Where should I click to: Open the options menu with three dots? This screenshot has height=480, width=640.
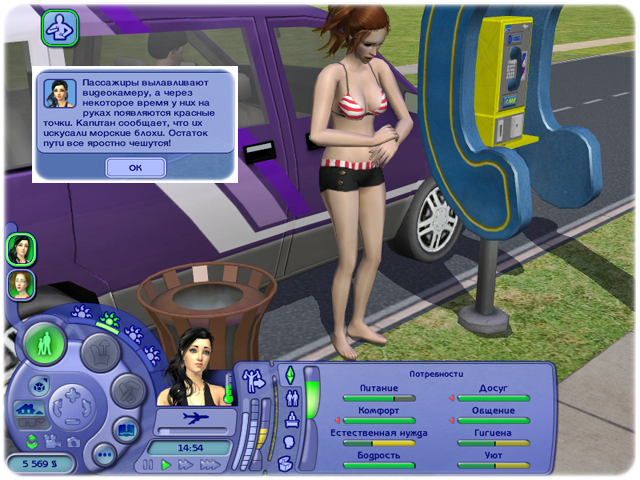point(102,452)
